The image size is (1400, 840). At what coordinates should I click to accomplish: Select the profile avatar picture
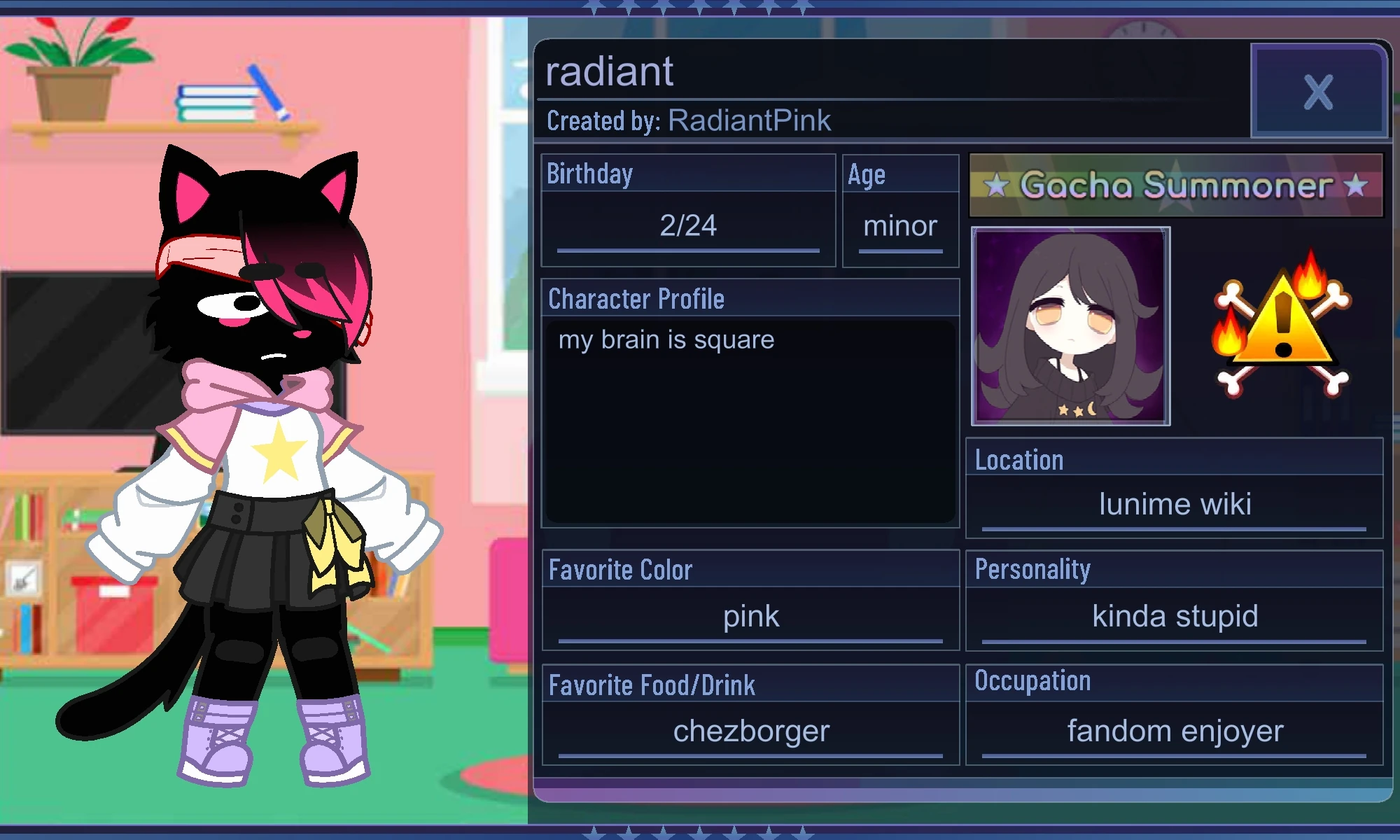[x=1070, y=325]
